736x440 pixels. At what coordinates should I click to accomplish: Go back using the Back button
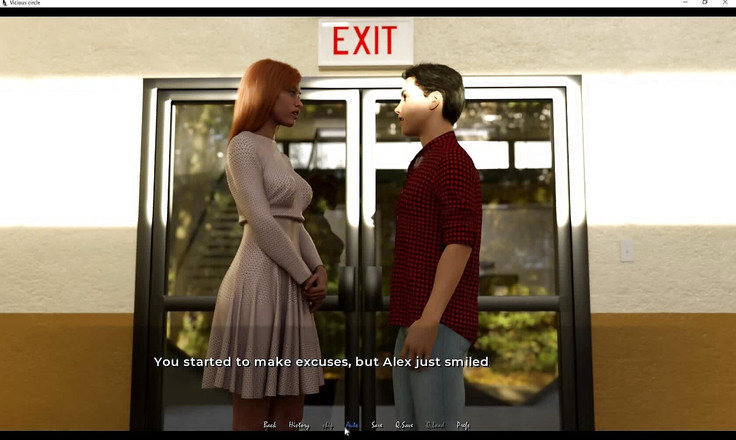pyautogui.click(x=269, y=425)
